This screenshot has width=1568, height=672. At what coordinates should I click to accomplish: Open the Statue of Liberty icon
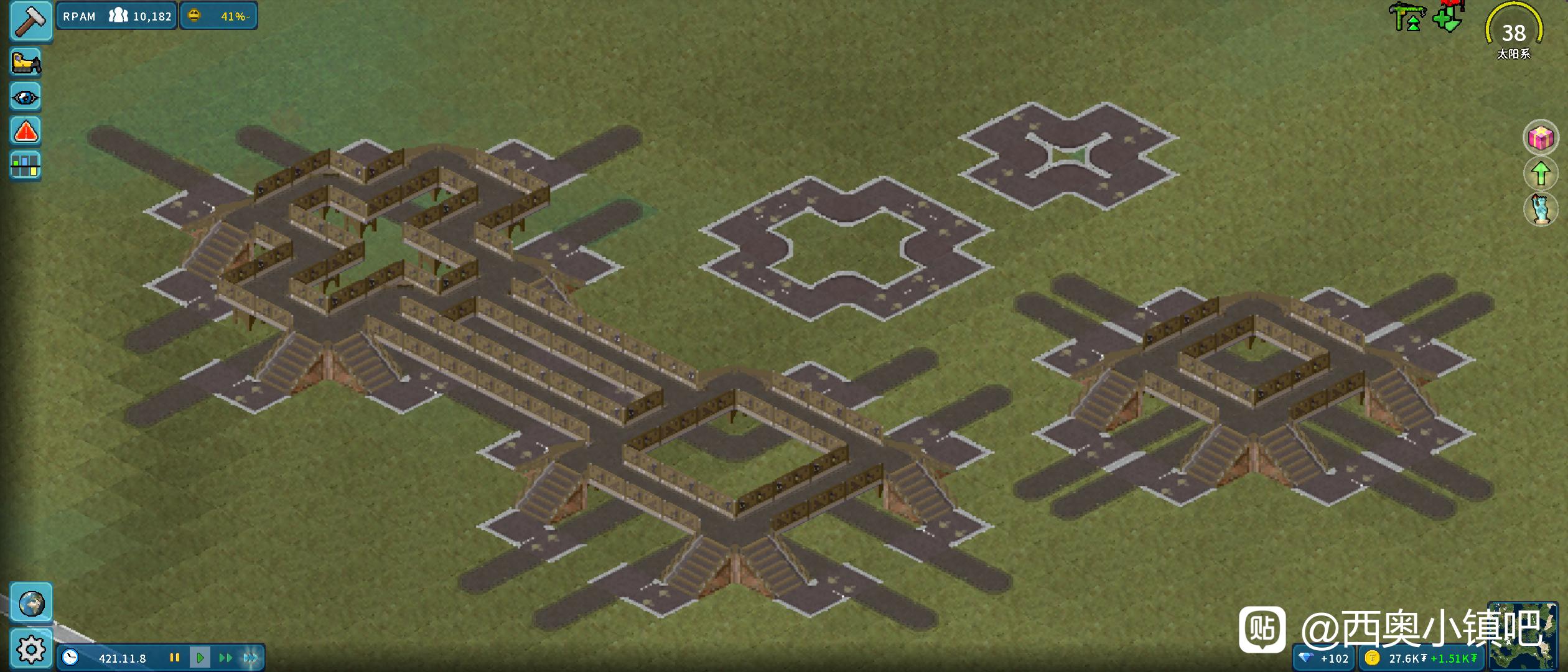click(x=1541, y=209)
